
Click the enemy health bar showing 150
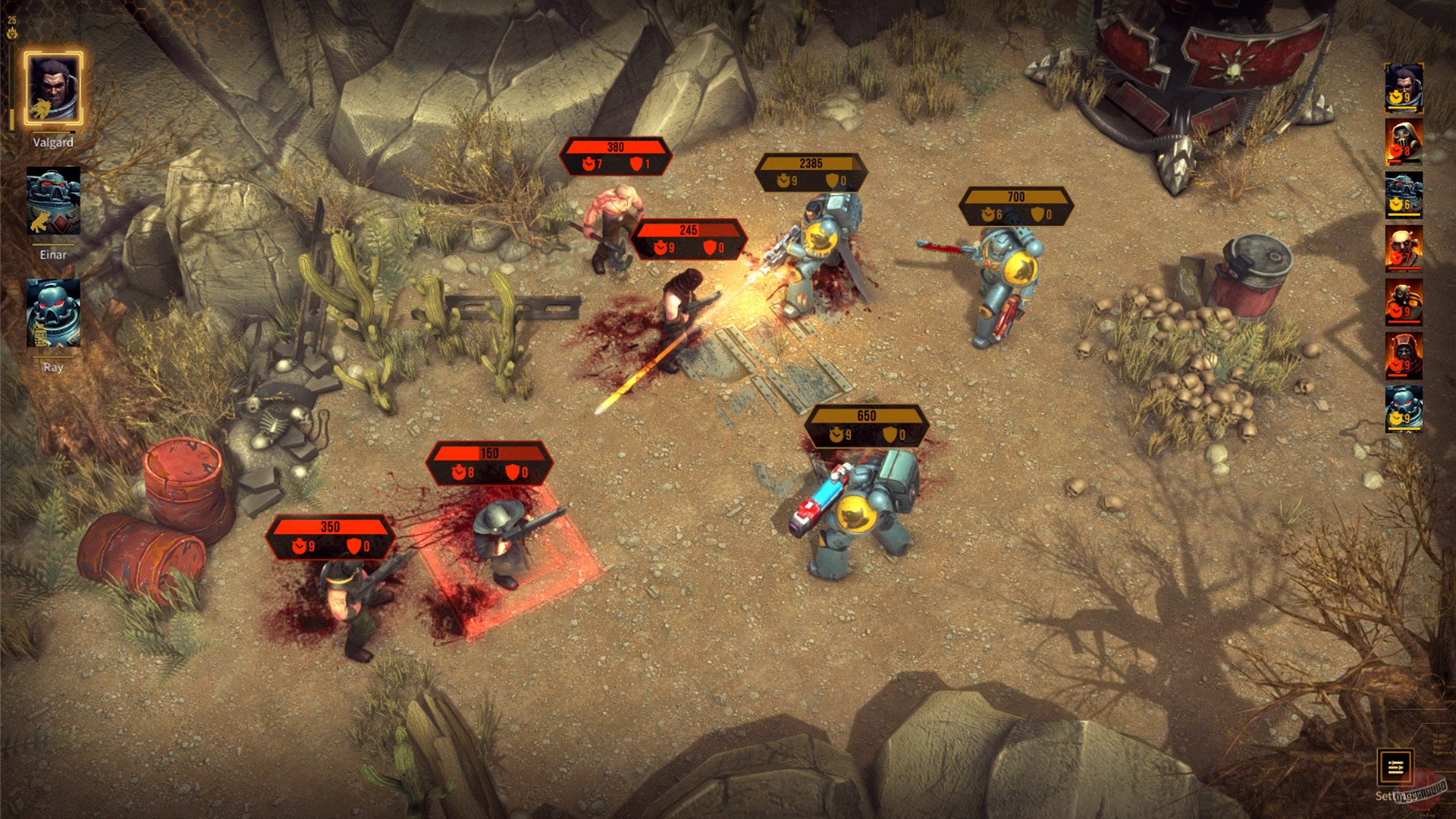click(491, 461)
